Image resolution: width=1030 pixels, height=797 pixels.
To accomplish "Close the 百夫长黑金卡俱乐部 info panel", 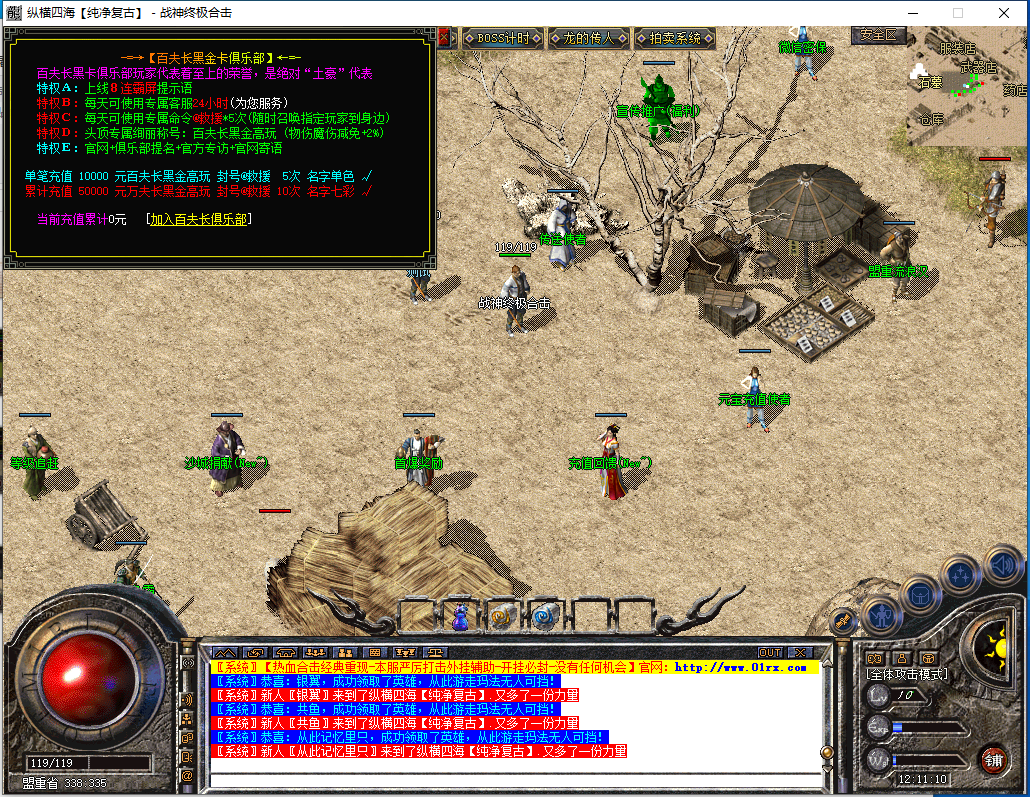I will click(444, 38).
